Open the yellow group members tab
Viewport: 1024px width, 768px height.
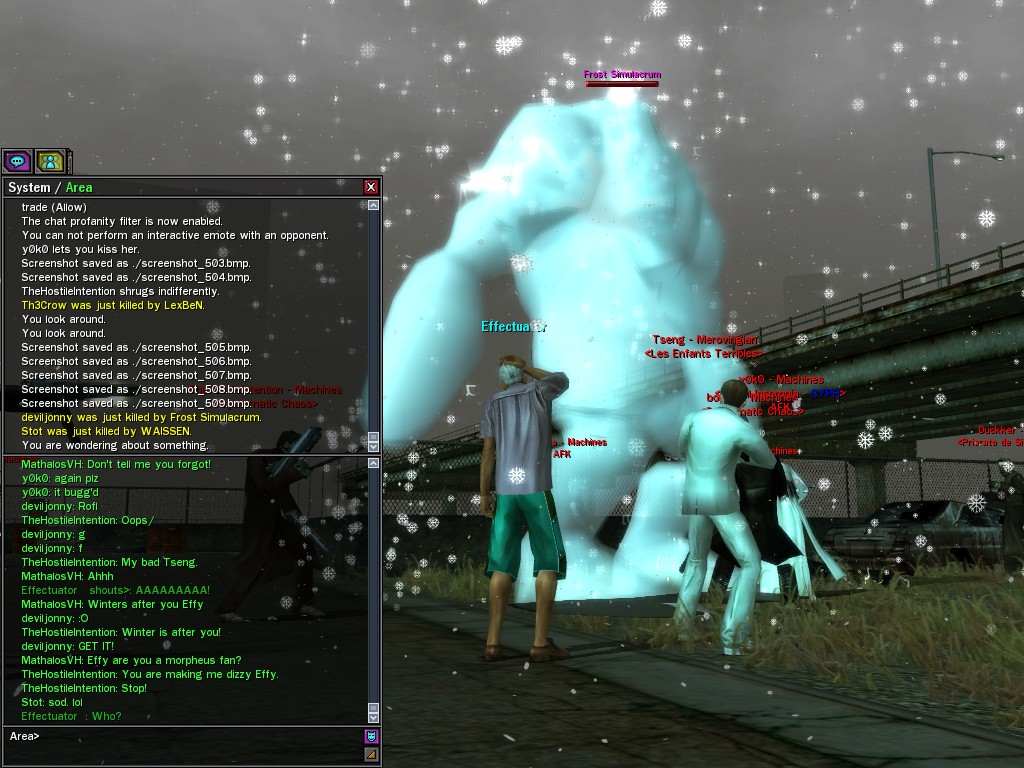(x=50, y=161)
